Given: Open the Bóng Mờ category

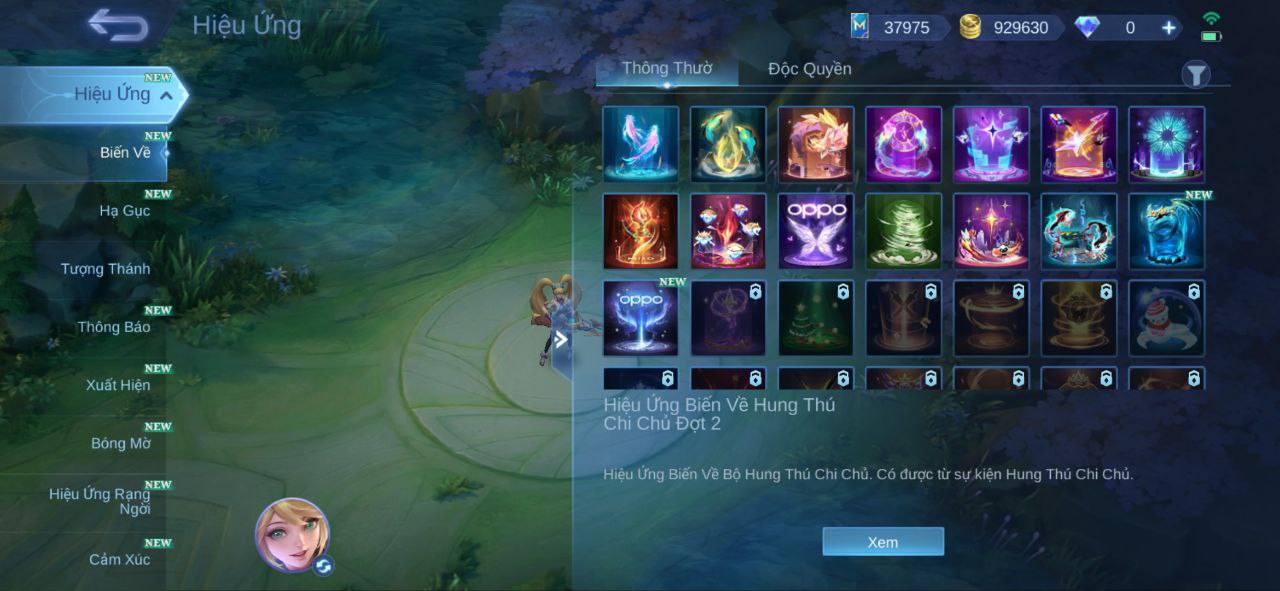Looking at the screenshot, I should click(121, 443).
